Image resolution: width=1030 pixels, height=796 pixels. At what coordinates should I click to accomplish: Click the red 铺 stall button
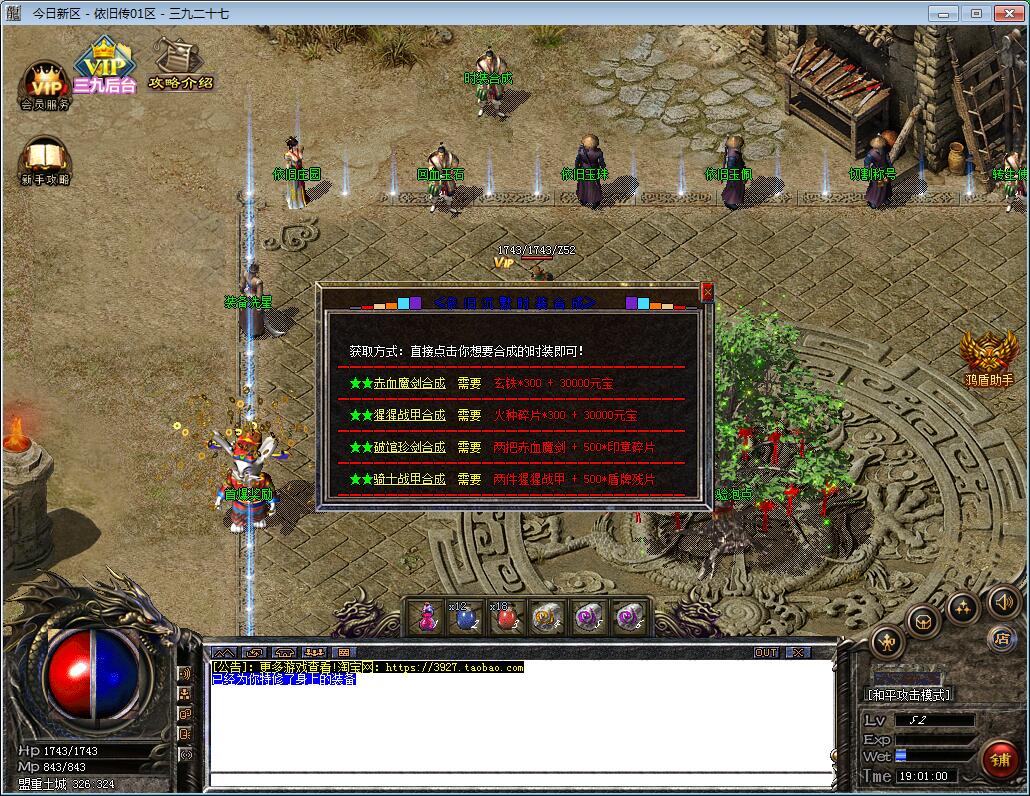pyautogui.click(x=1000, y=759)
